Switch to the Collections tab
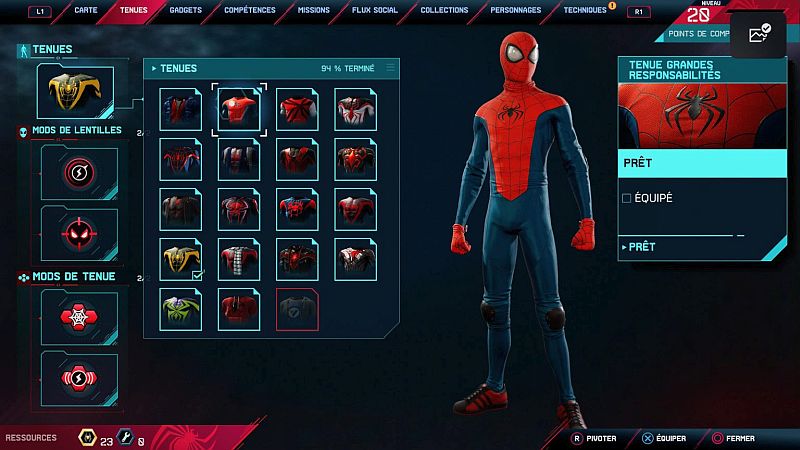 (x=444, y=10)
